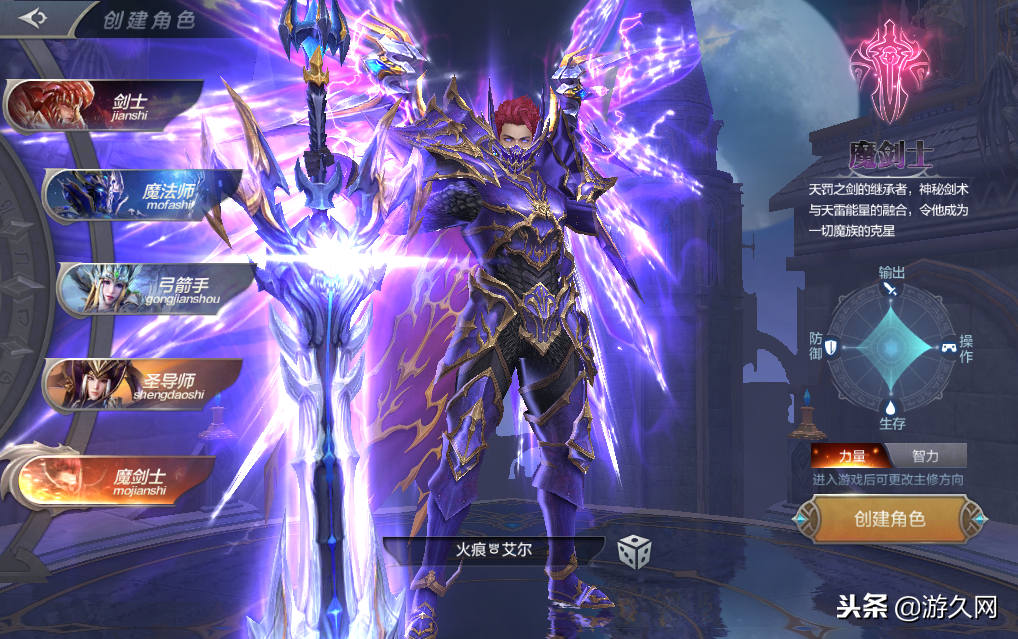Switch to the 力量 build tab

click(853, 456)
